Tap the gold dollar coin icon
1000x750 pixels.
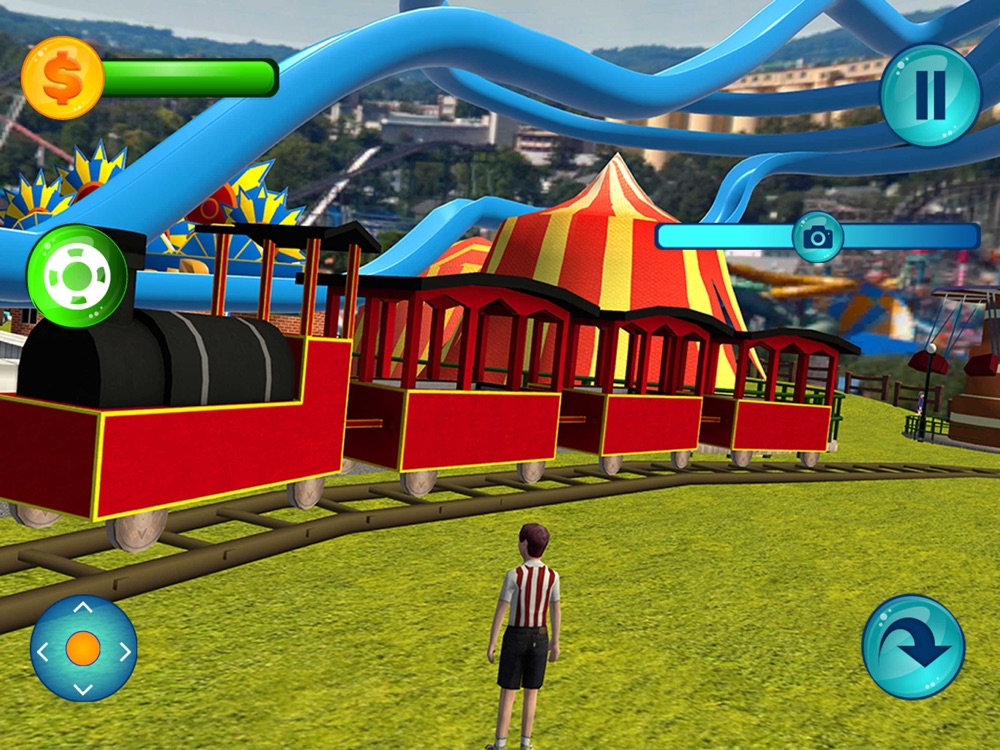tap(62, 79)
